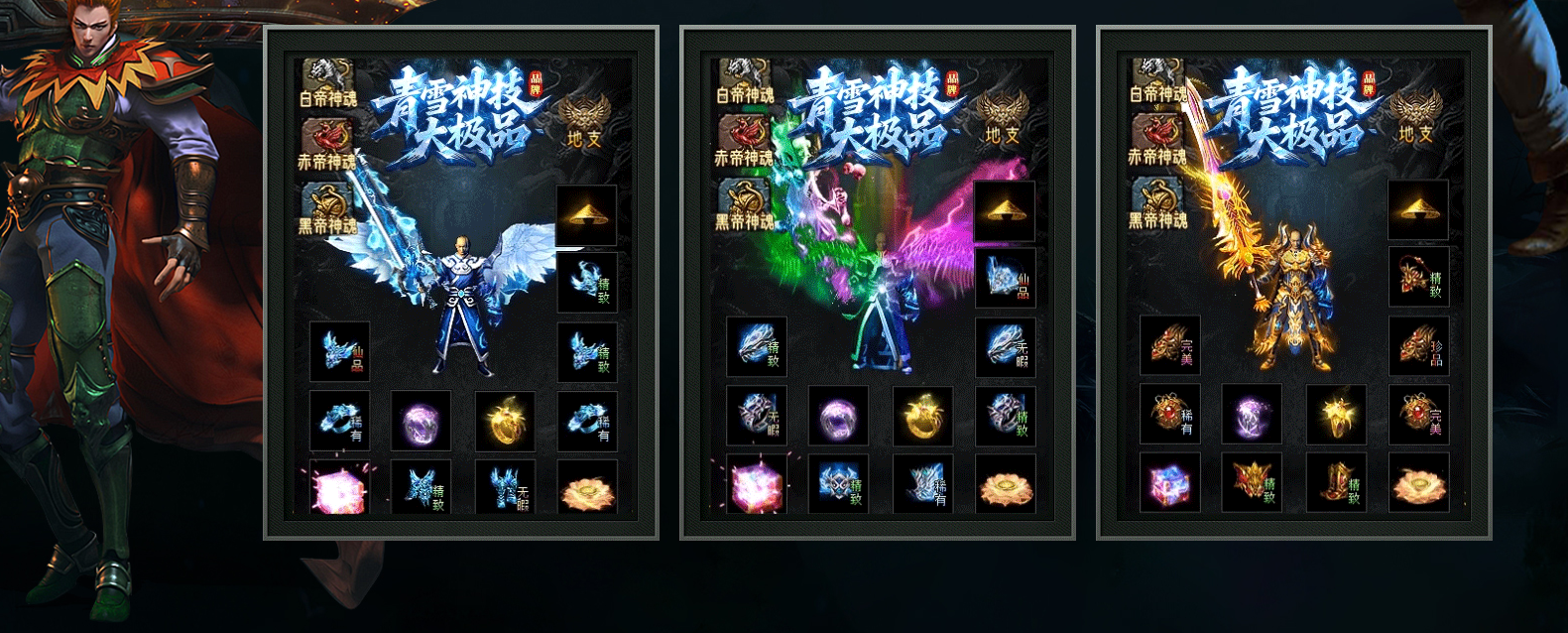Click the 地支 emblem beside the blue-winged warrior

583,119
